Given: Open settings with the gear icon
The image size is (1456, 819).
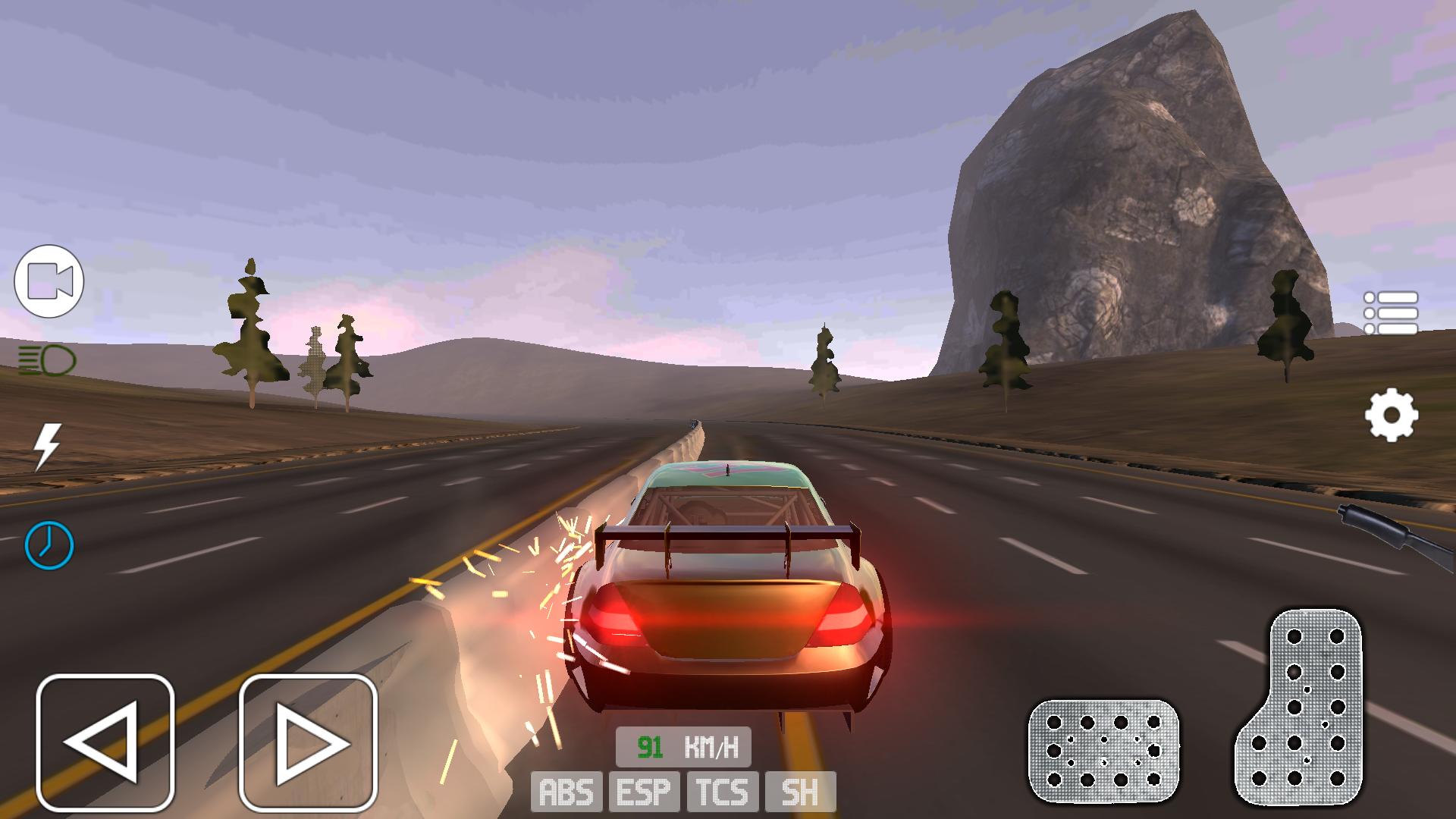Looking at the screenshot, I should click(x=1391, y=415).
